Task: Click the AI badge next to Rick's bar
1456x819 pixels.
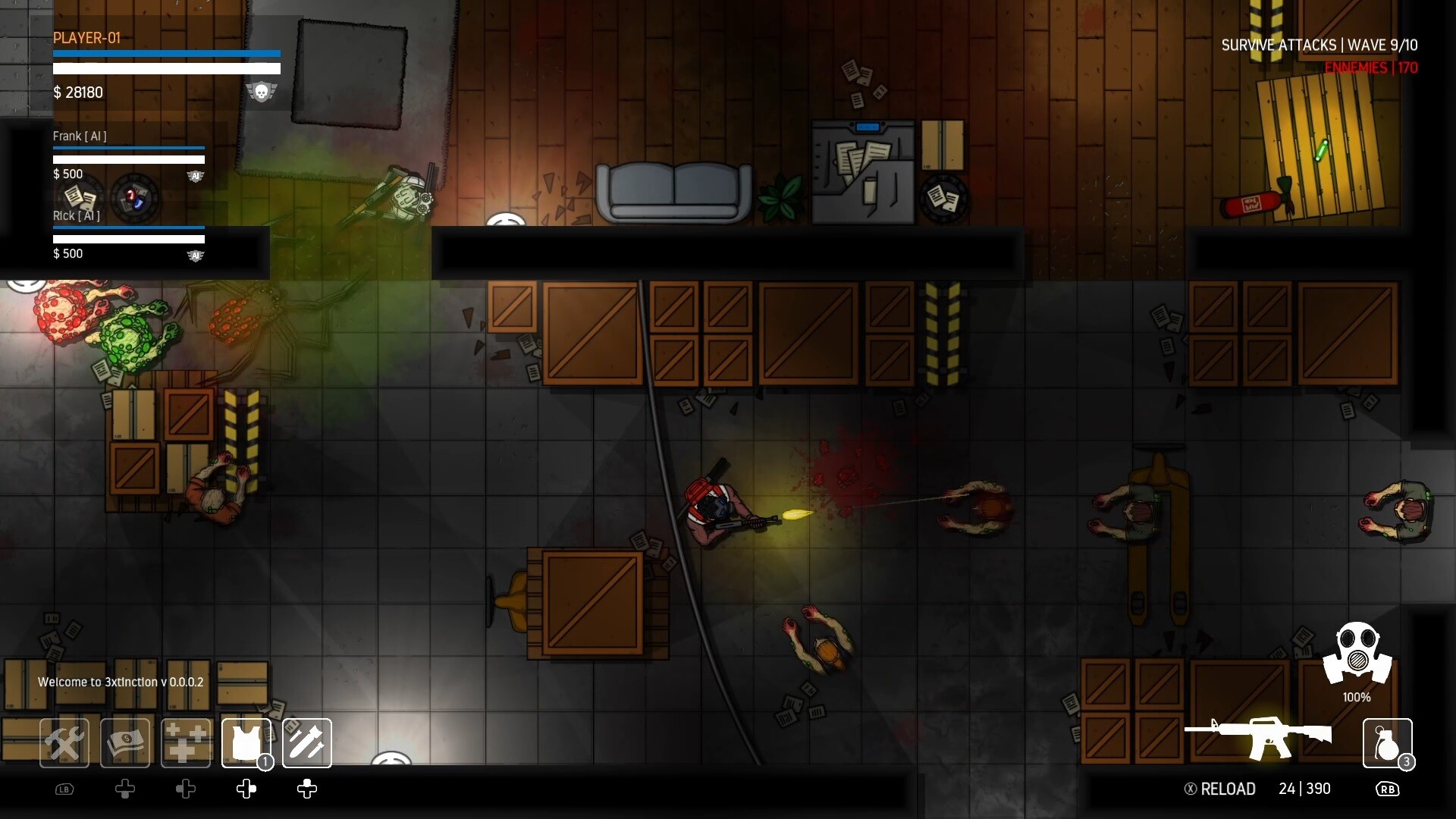Action: point(196,256)
